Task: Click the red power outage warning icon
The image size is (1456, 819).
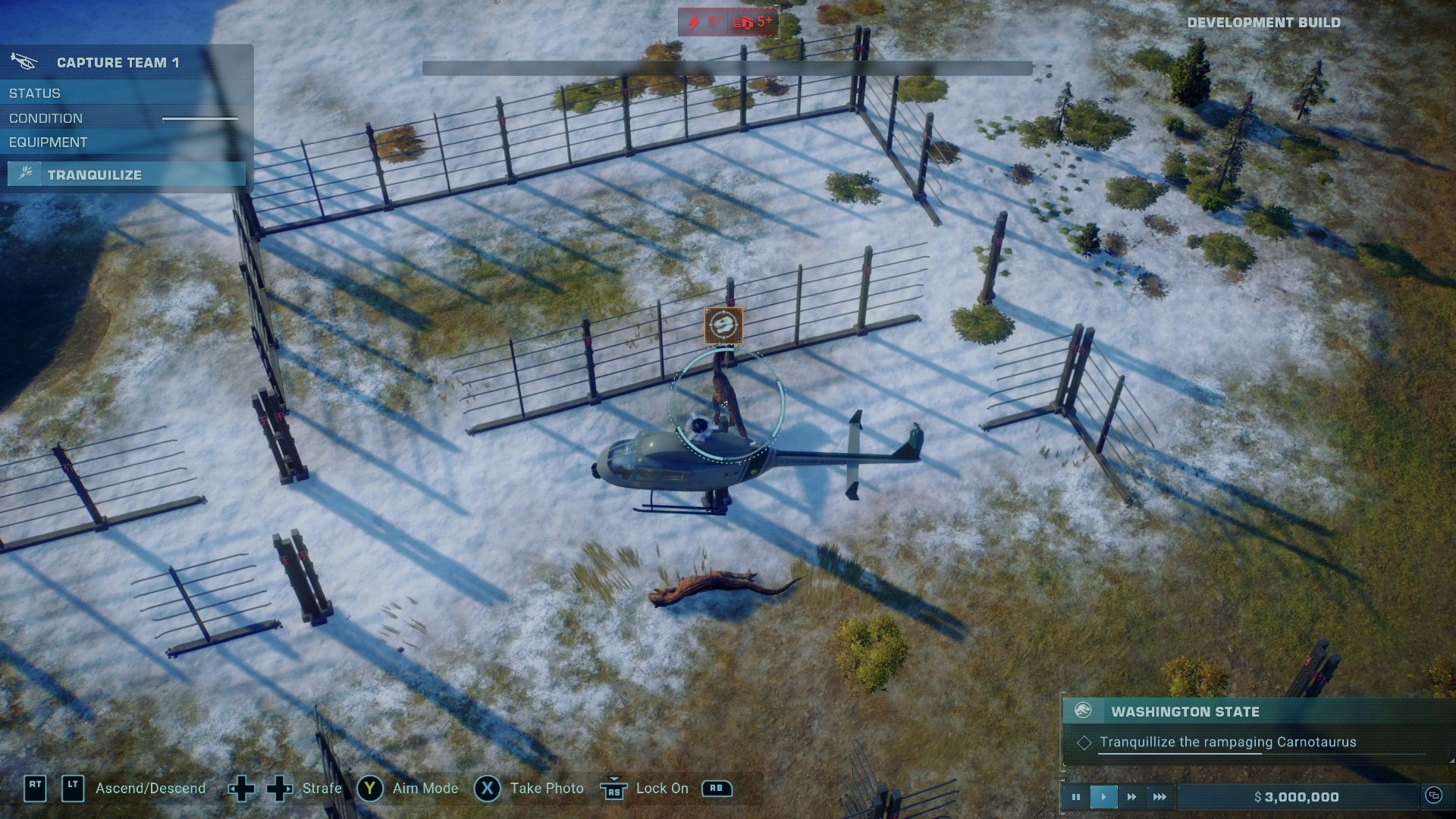Action: (695, 22)
